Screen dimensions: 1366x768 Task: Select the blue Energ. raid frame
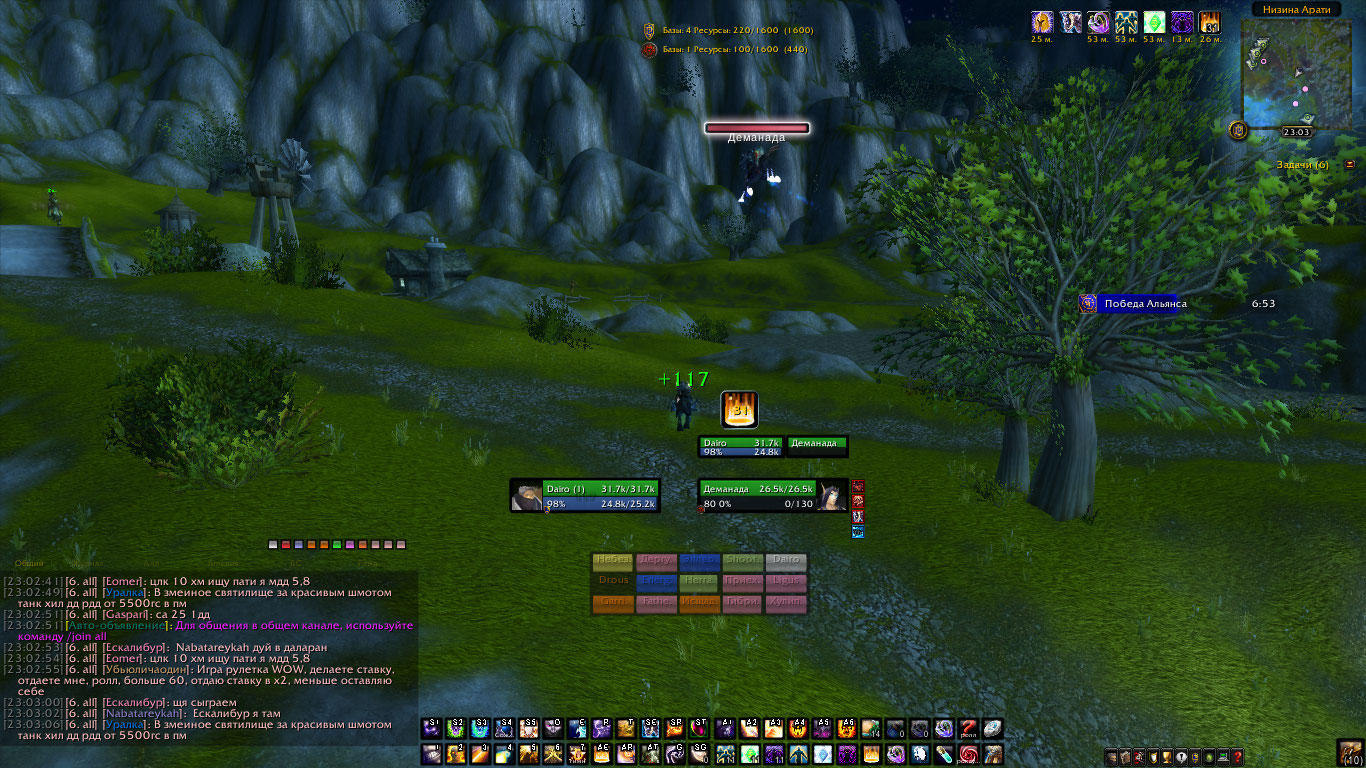point(656,582)
